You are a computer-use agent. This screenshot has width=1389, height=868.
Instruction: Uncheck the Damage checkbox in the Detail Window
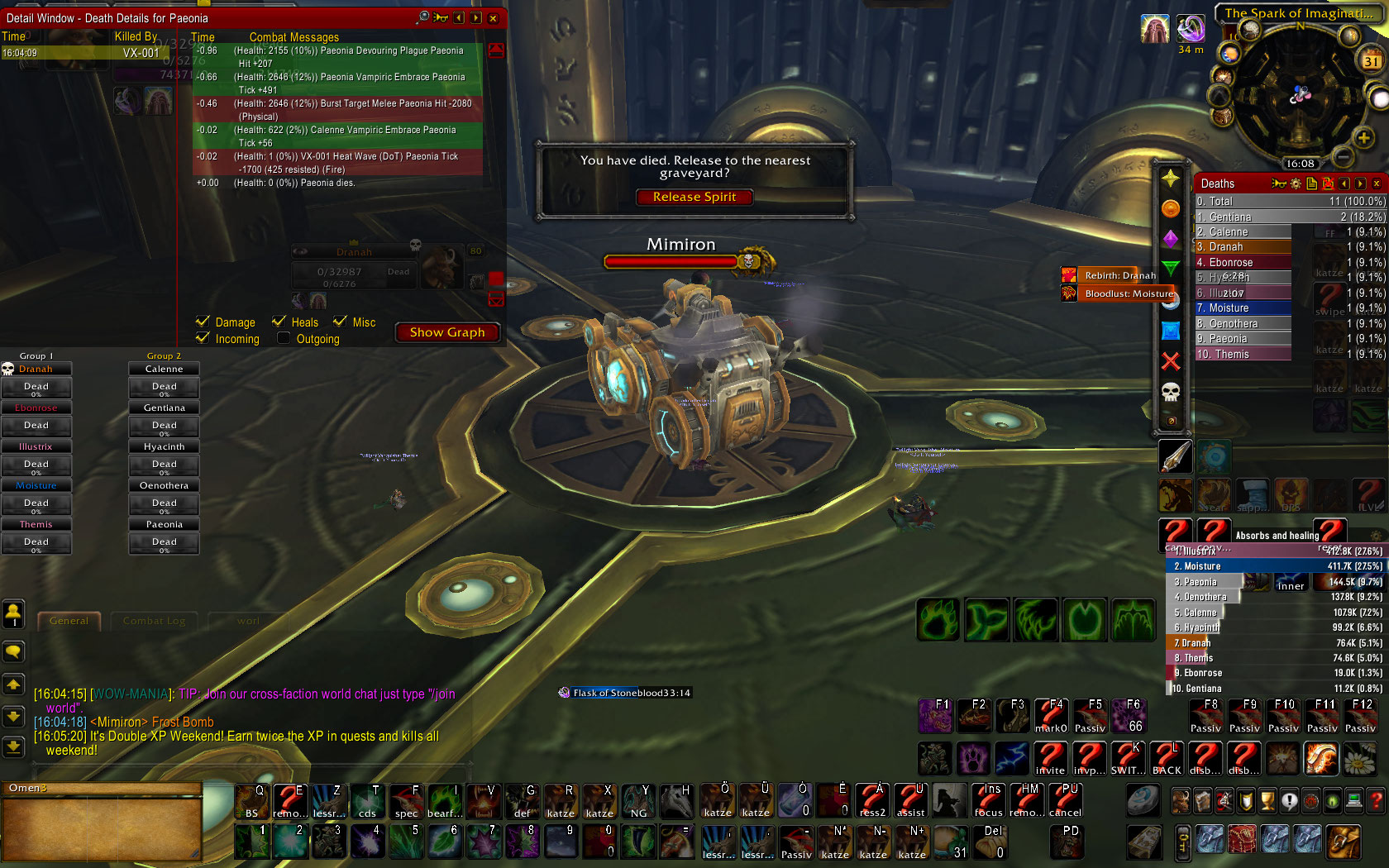[203, 322]
